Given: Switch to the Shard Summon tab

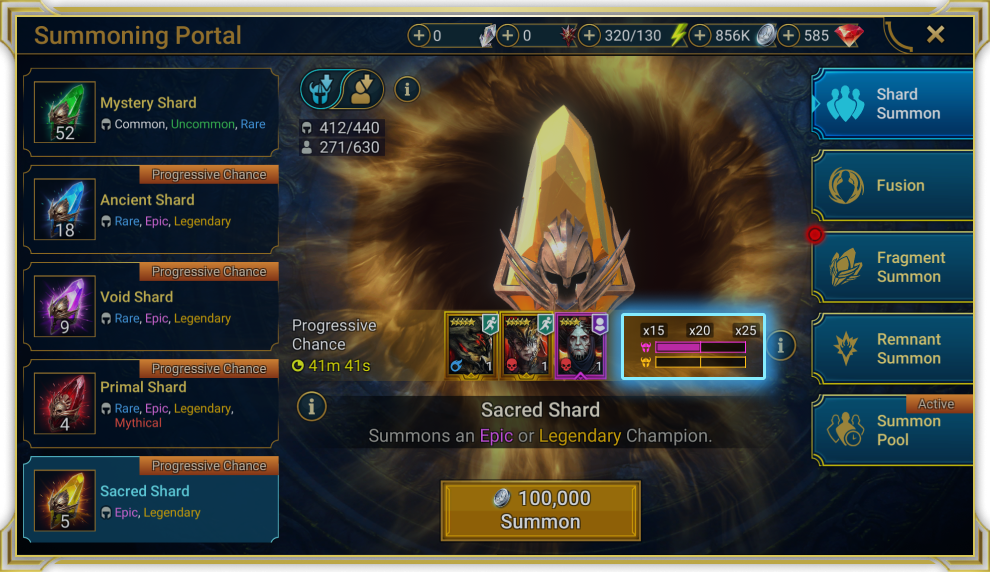Looking at the screenshot, I should (892, 104).
